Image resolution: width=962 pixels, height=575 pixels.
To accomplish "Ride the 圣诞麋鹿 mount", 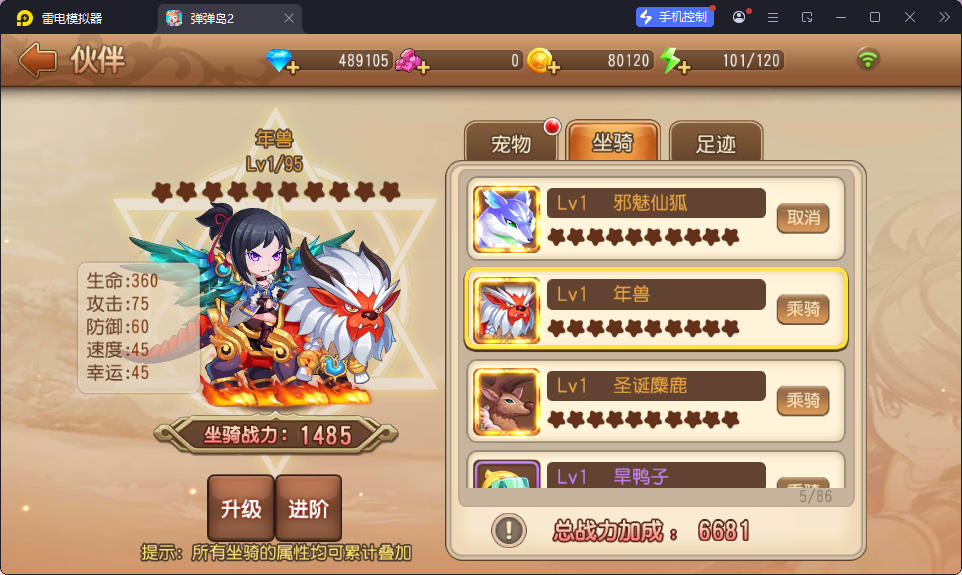I will pyautogui.click(x=803, y=401).
